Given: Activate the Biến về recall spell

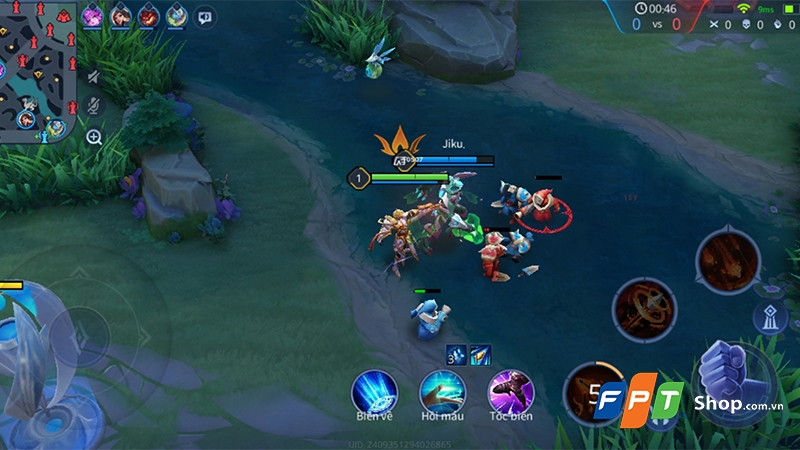Looking at the screenshot, I should pyautogui.click(x=375, y=390).
